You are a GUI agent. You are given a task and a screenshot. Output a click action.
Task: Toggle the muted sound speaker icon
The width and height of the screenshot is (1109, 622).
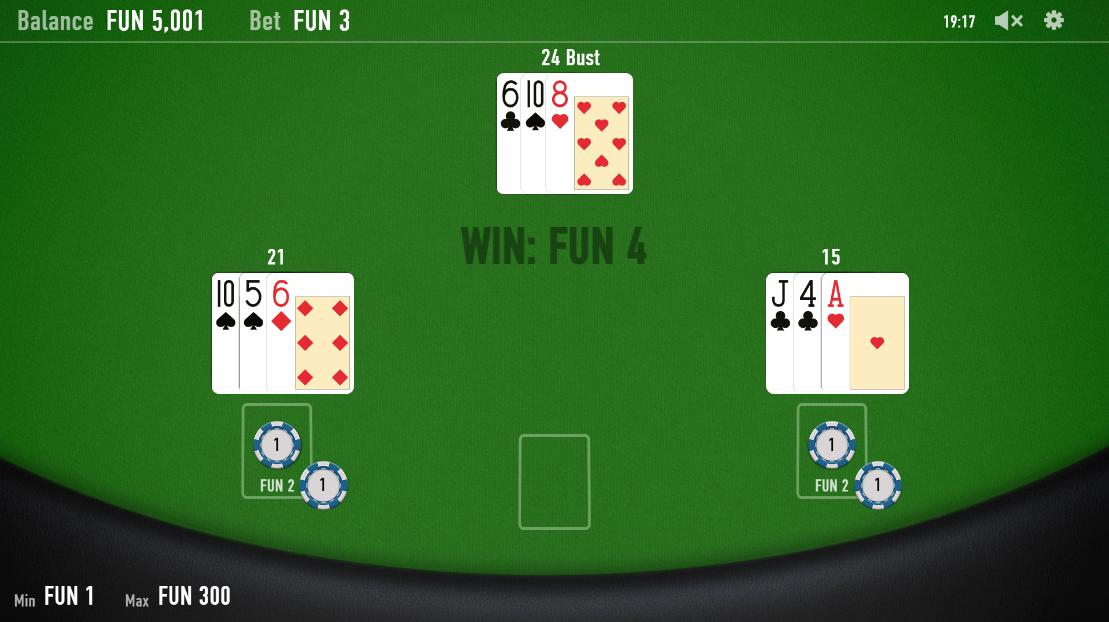point(1008,21)
